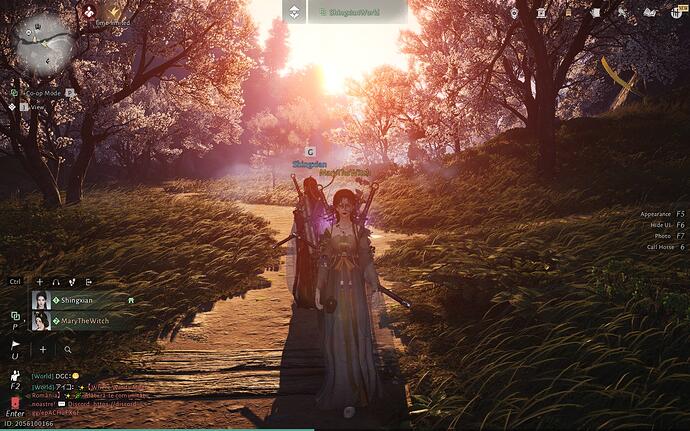Leave the party using the exit icon

tap(88, 282)
